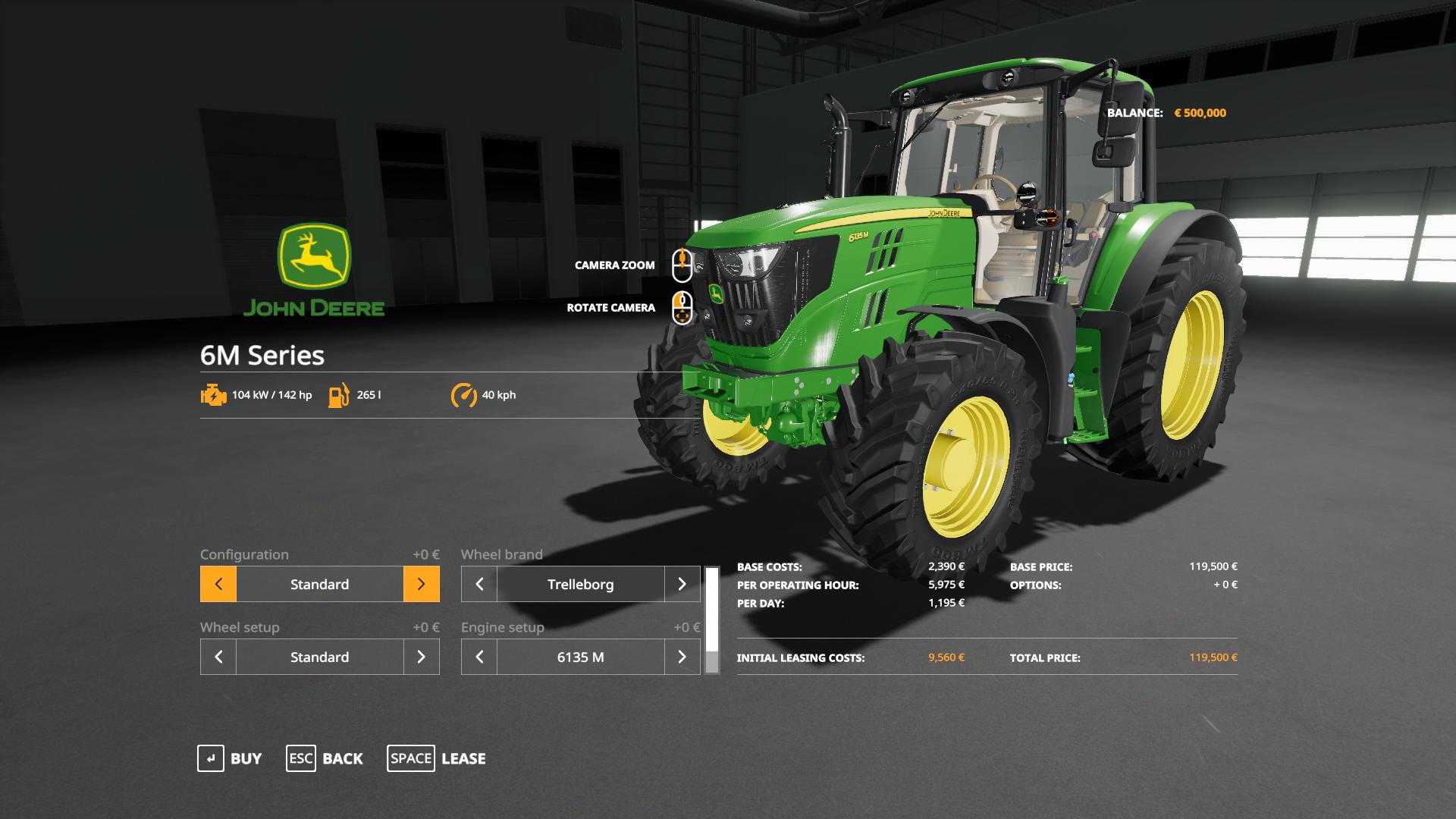The image size is (1456, 819).
Task: Lease the tractor instead
Action: click(x=437, y=758)
